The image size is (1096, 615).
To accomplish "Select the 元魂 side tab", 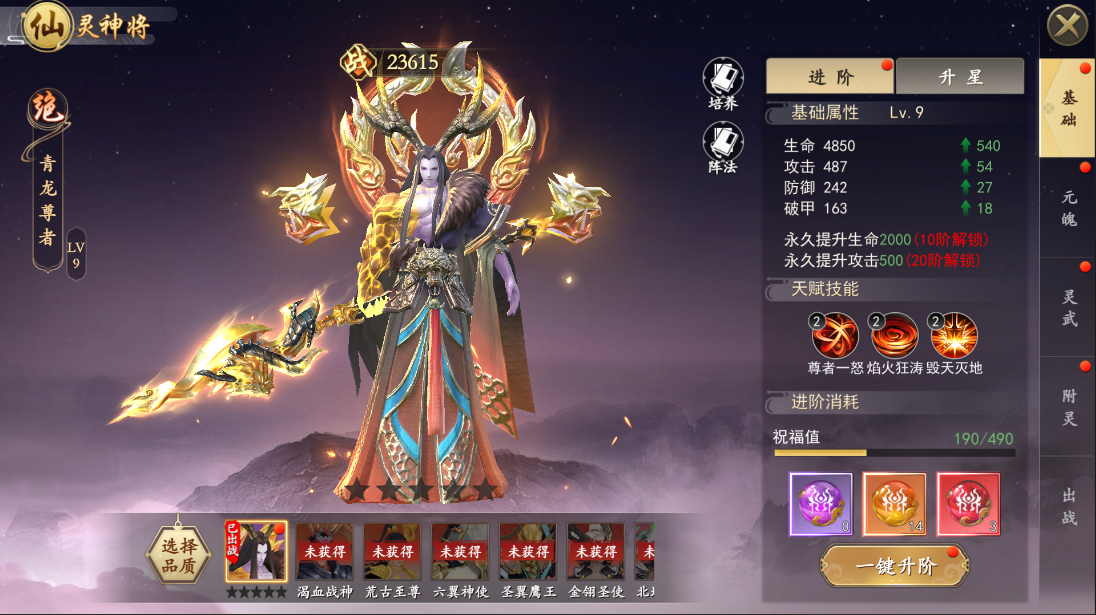I will pos(1068,208).
